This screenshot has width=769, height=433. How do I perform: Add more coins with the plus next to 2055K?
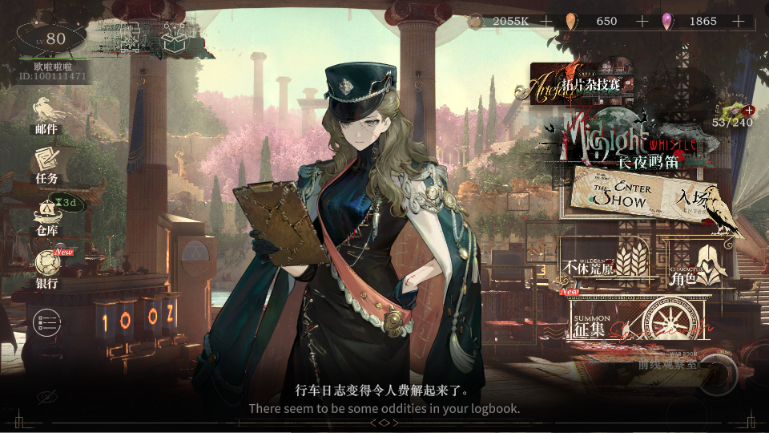[x=545, y=21]
